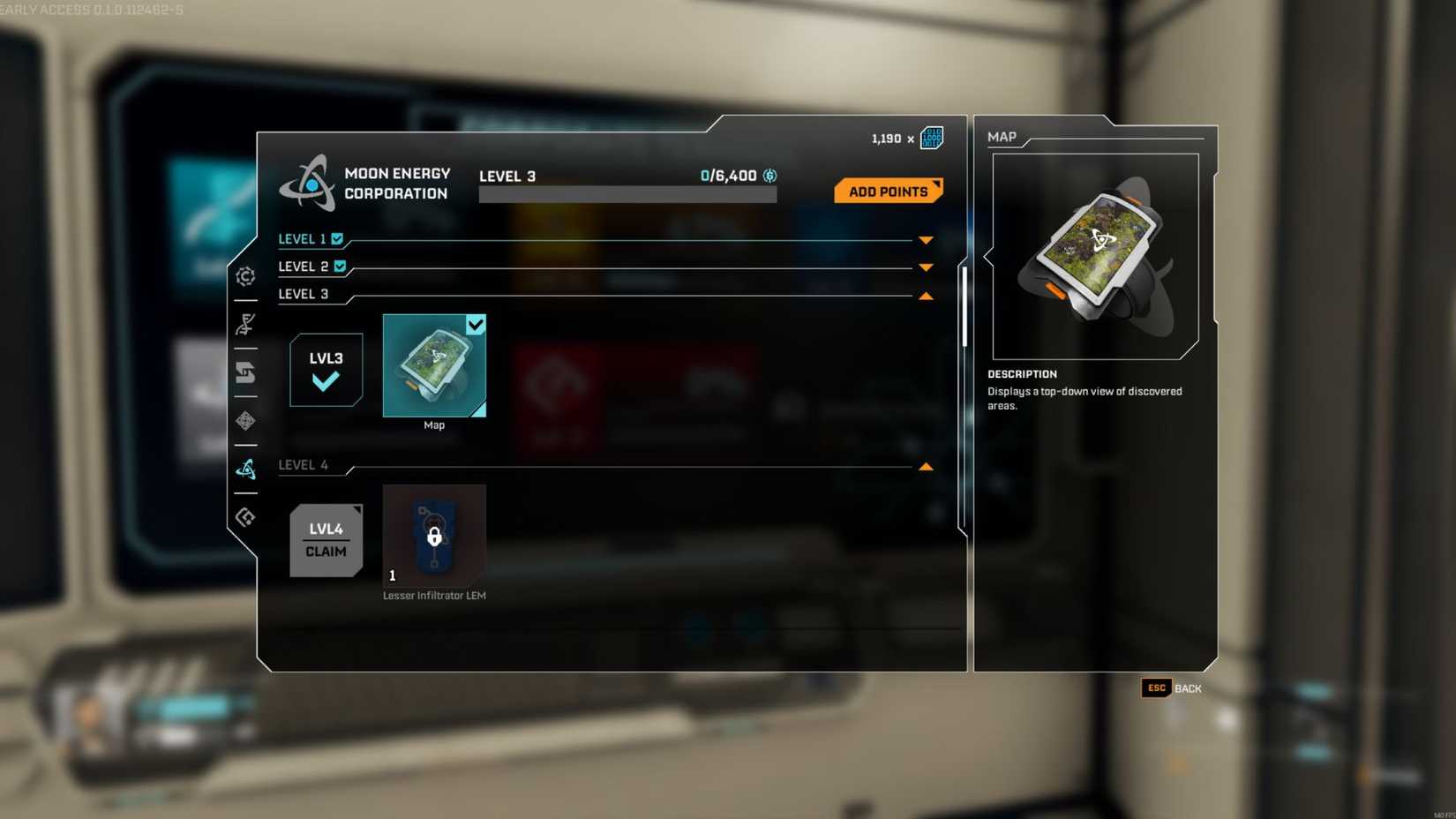Viewport: 1456px width, 819px height.
Task: Open the diamond emblem faction panel
Action: [x=245, y=421]
